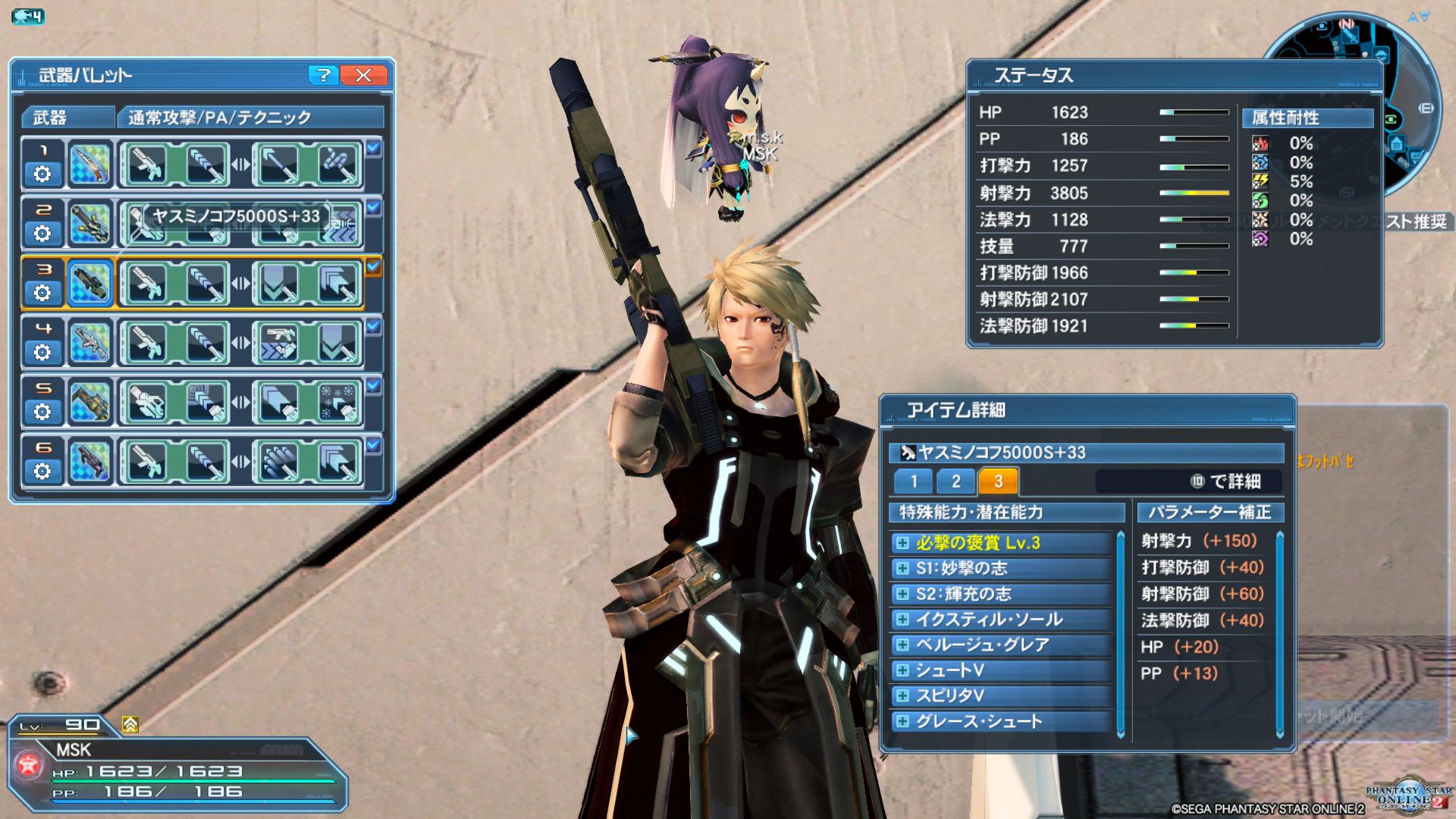Toggle the checkbox on palette row 4

373,326
